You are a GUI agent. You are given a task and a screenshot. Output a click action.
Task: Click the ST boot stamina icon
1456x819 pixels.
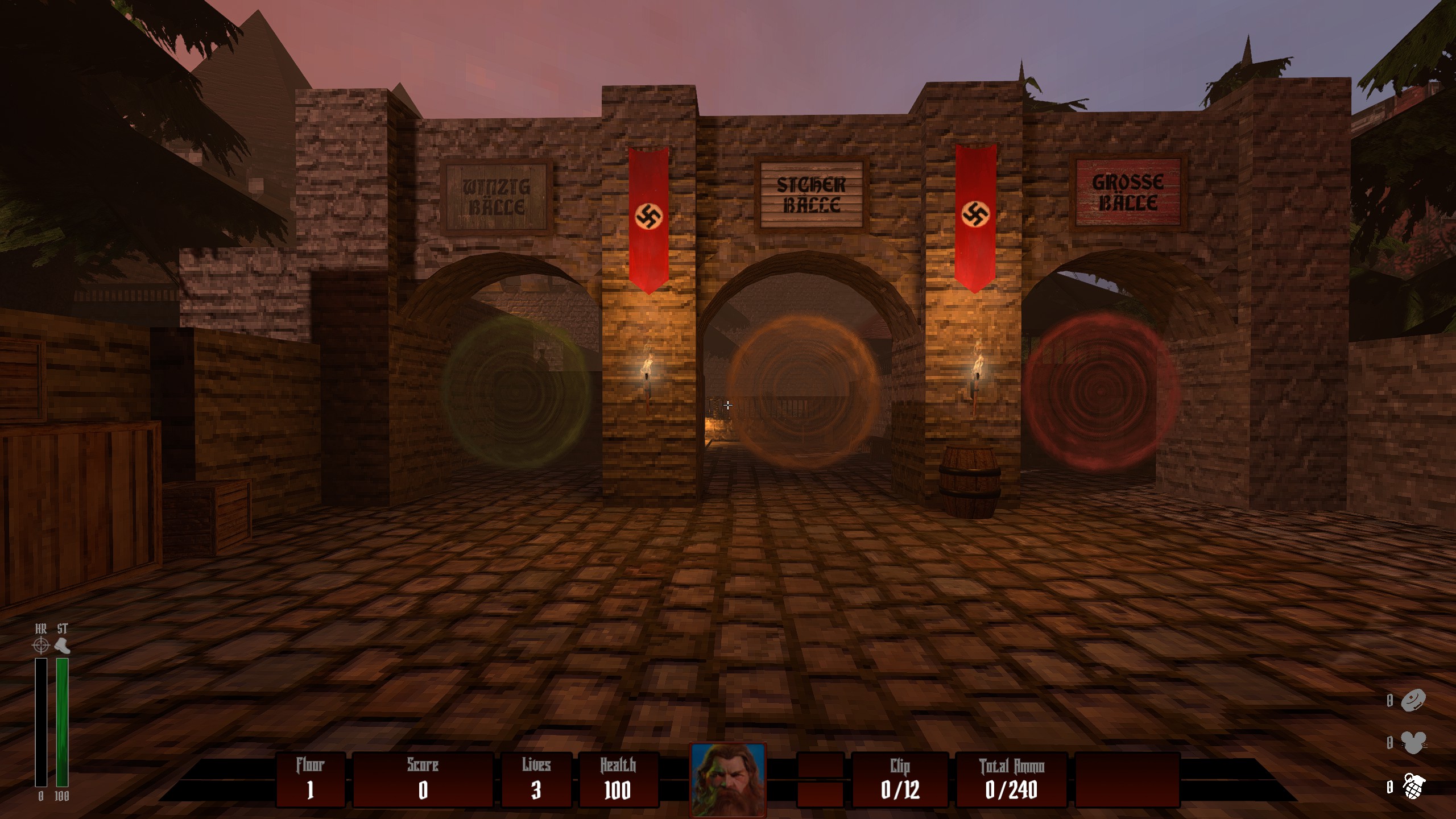pyautogui.click(x=62, y=646)
